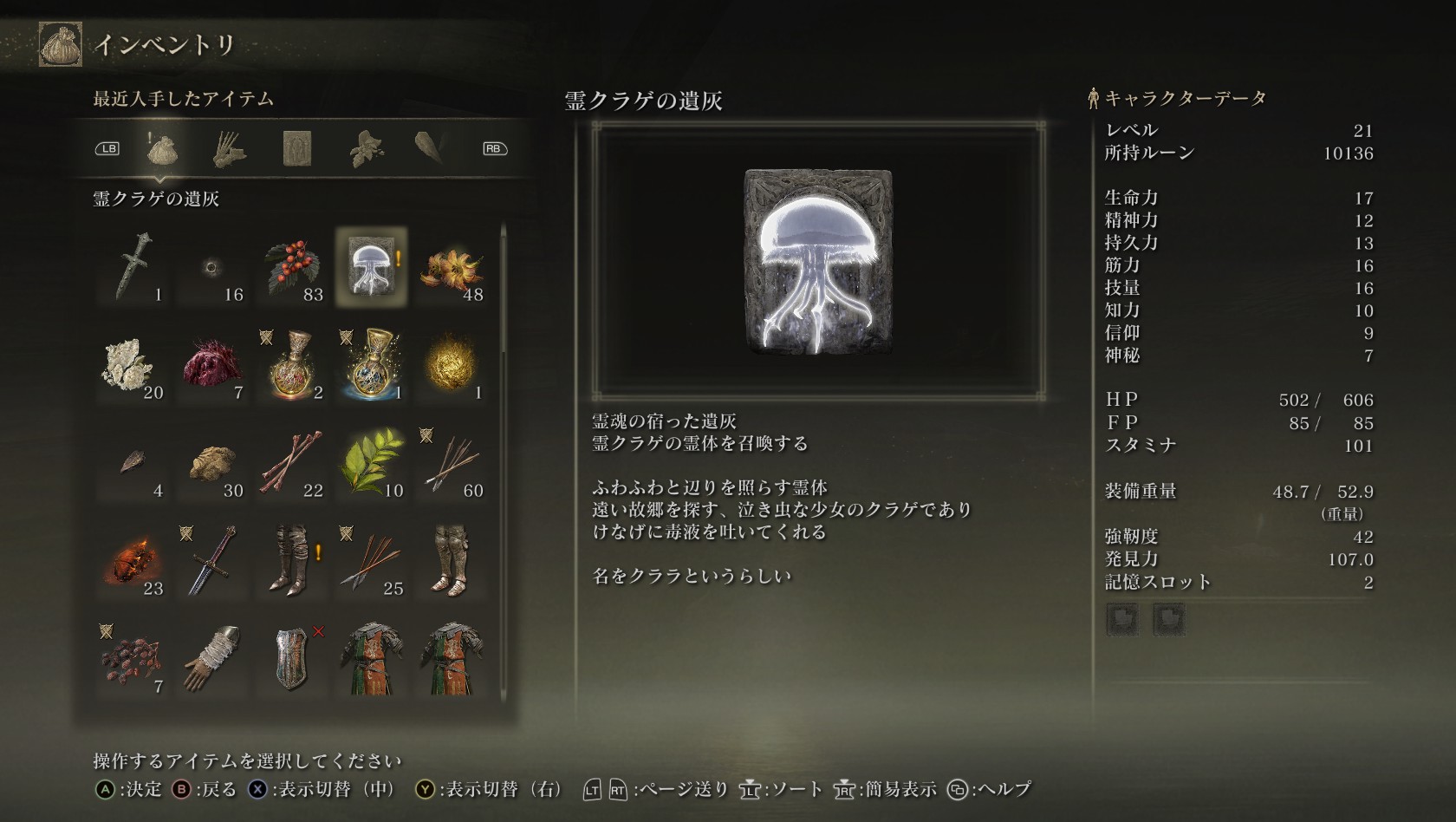Select the glowing golden rune item
This screenshot has height=822, width=1456.
(x=451, y=365)
